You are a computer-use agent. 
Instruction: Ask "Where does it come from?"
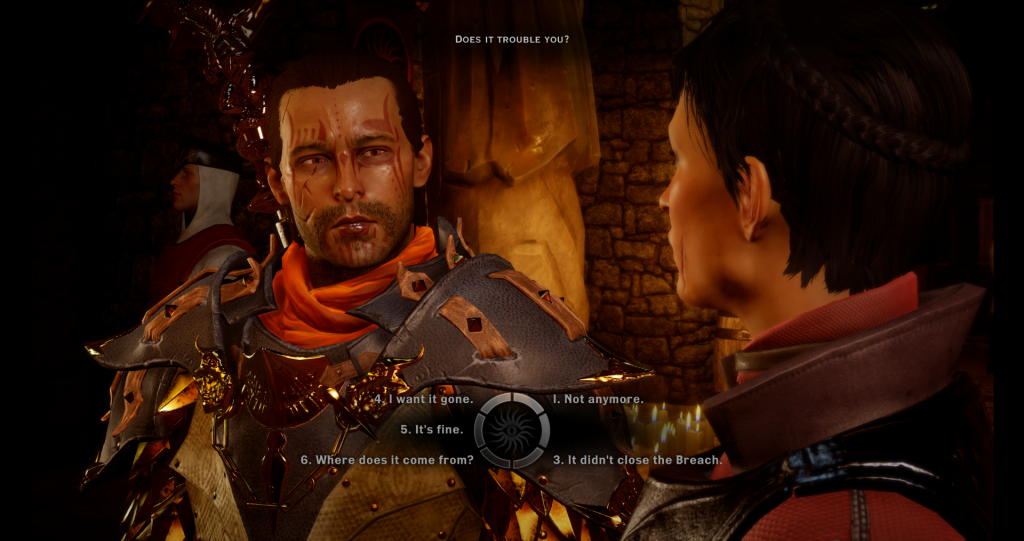[387, 460]
